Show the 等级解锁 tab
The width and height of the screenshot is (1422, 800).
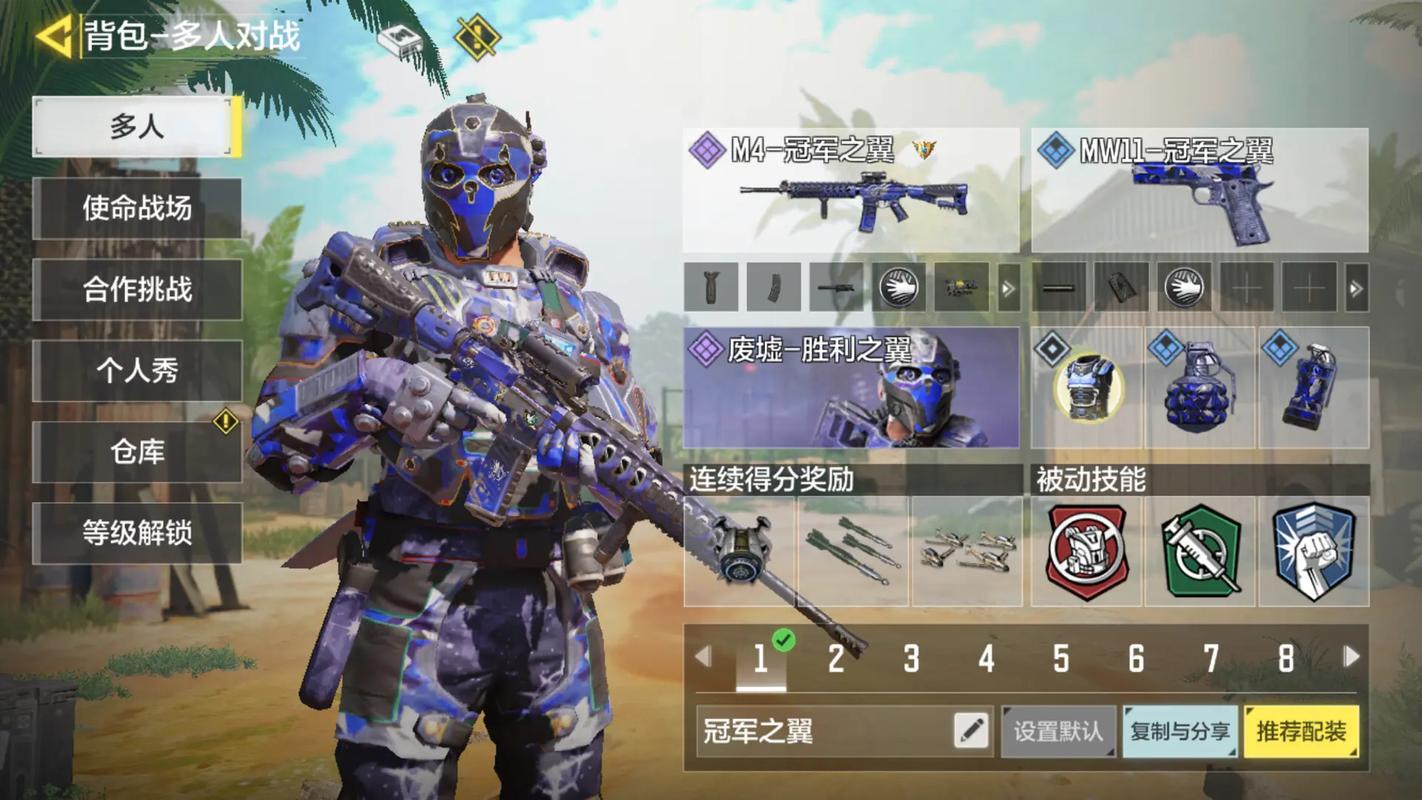coord(137,533)
